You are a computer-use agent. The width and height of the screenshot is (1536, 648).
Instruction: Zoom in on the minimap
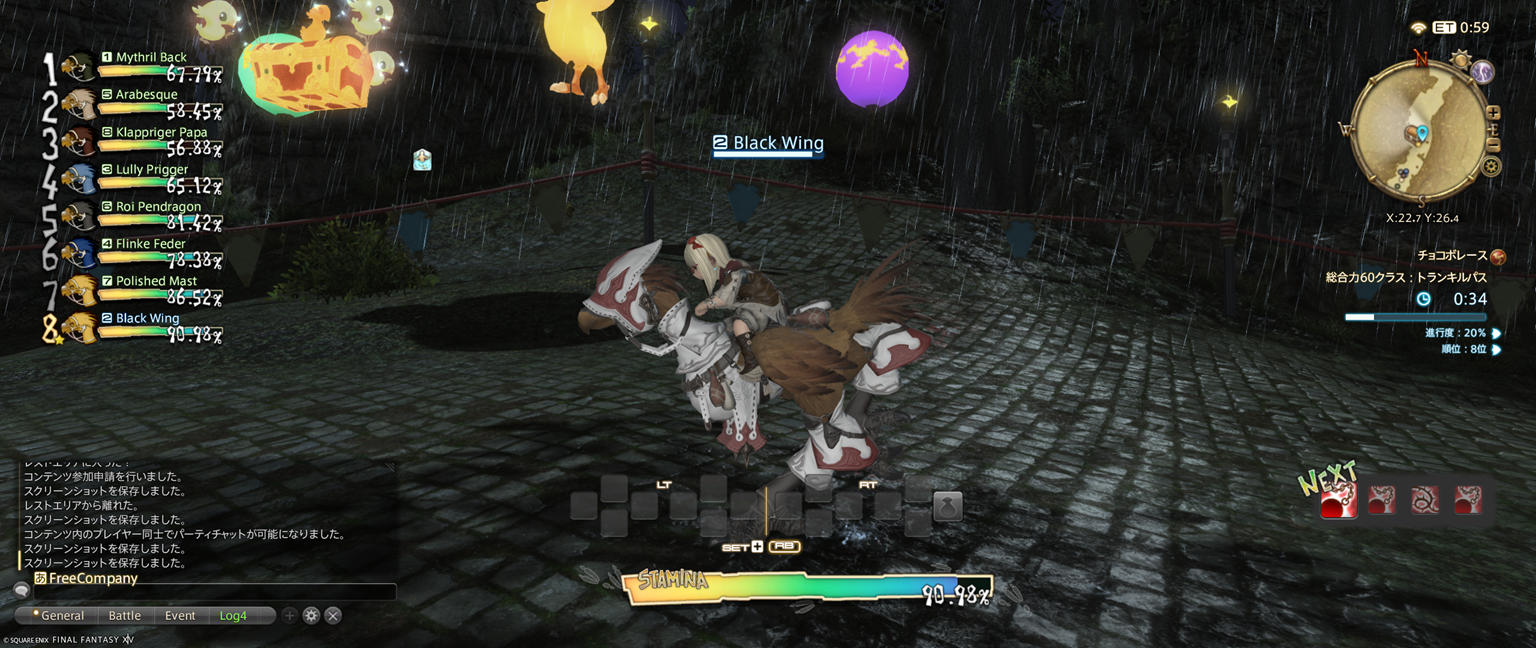pos(1493,113)
